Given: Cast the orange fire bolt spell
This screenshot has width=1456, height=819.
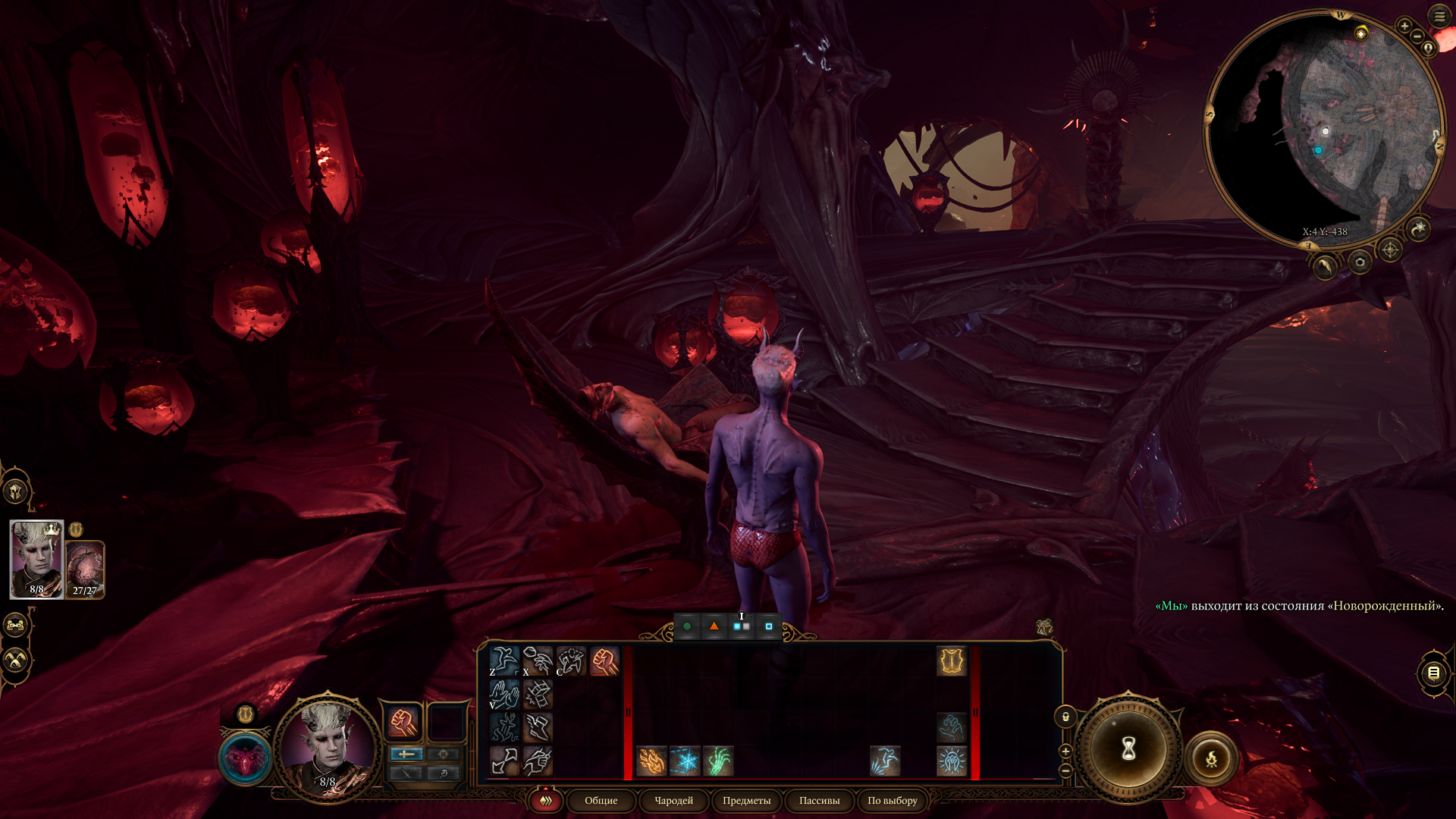Looking at the screenshot, I should (x=651, y=761).
